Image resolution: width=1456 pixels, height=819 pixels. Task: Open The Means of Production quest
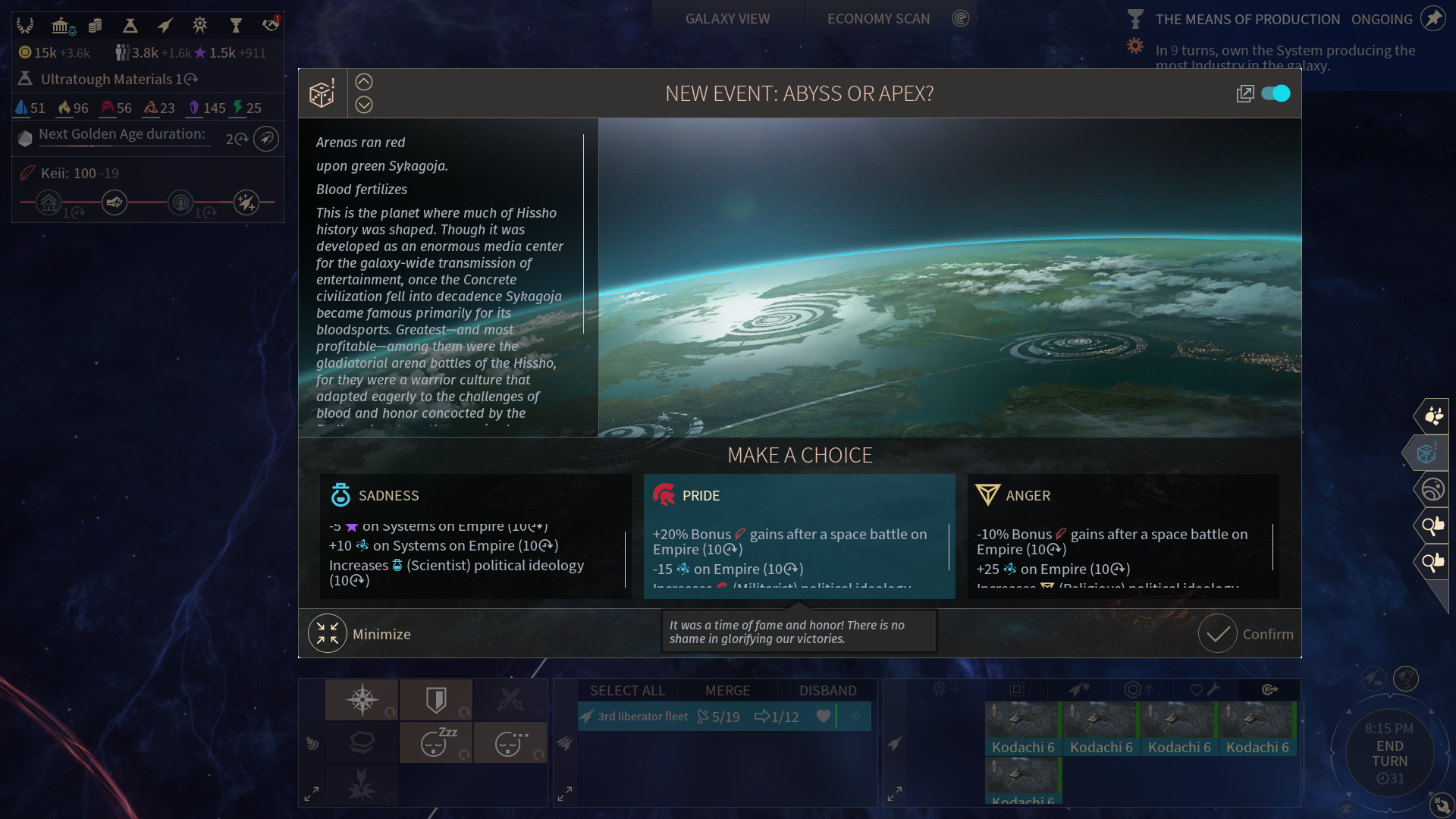(x=1247, y=19)
